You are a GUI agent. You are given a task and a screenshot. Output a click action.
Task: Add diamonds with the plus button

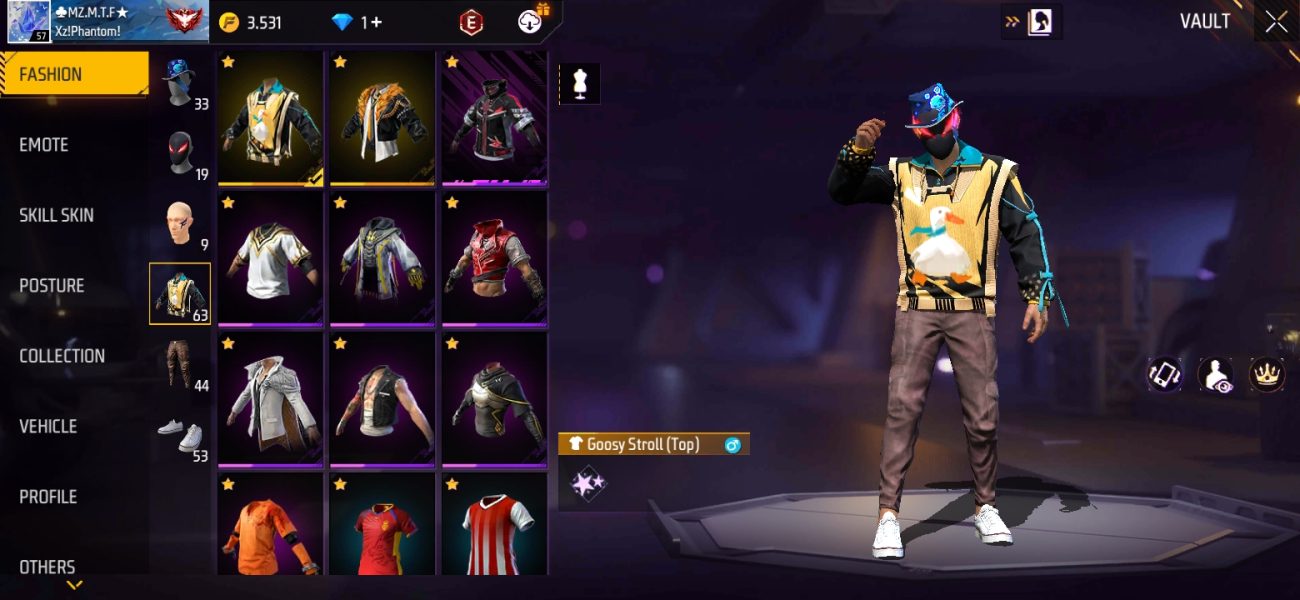click(x=375, y=22)
